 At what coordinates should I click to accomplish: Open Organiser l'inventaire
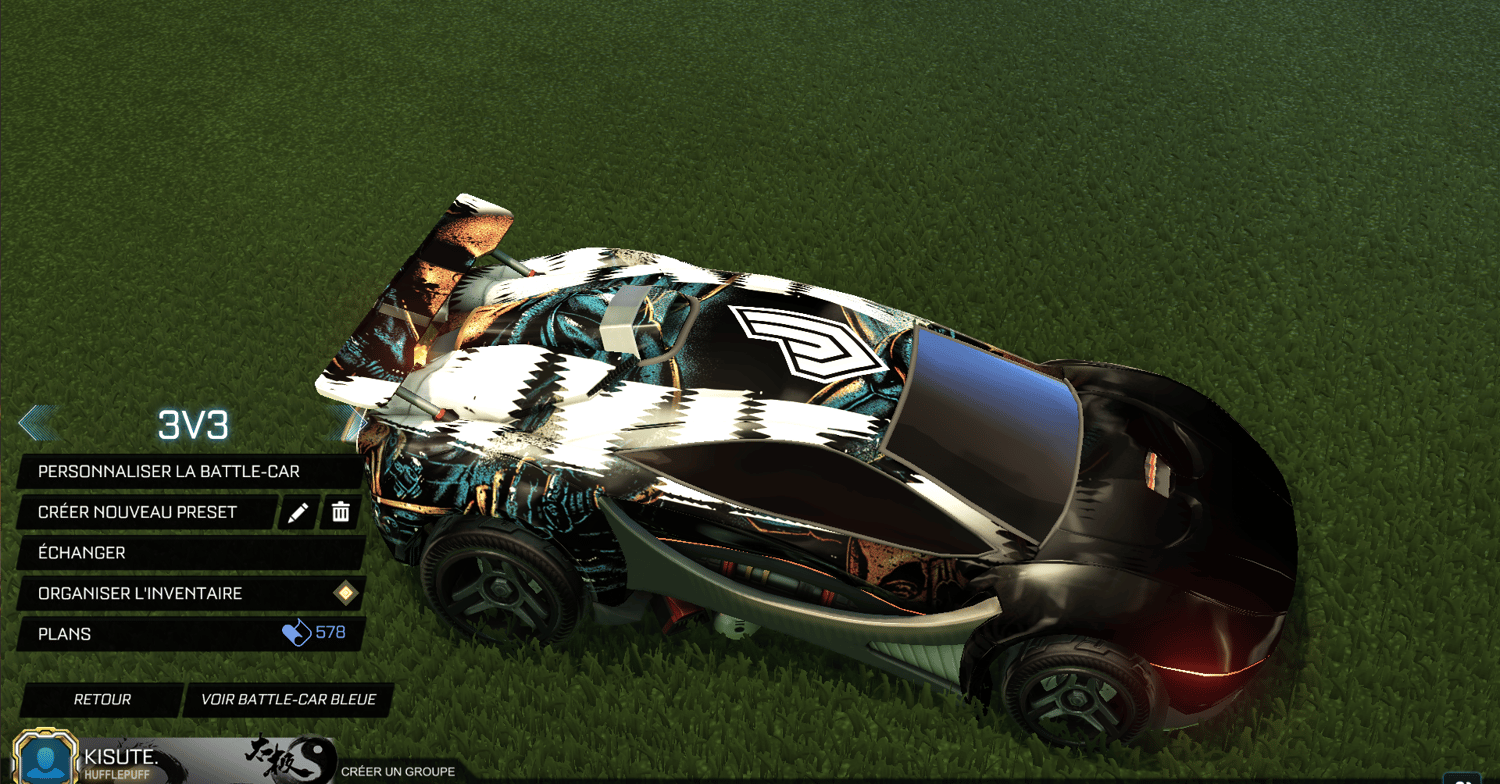(x=139, y=593)
